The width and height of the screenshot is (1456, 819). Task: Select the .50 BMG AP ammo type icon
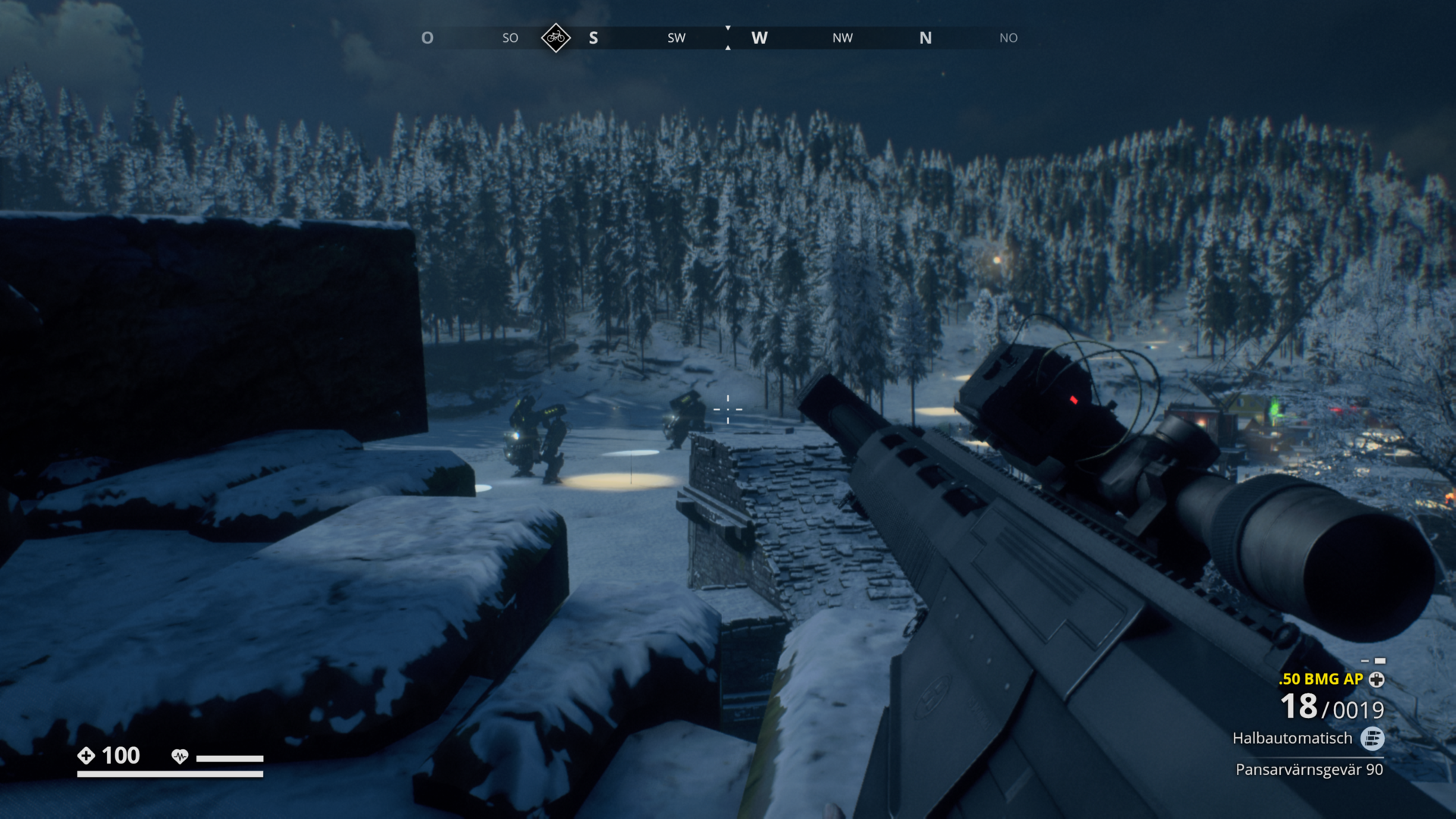(x=1376, y=679)
